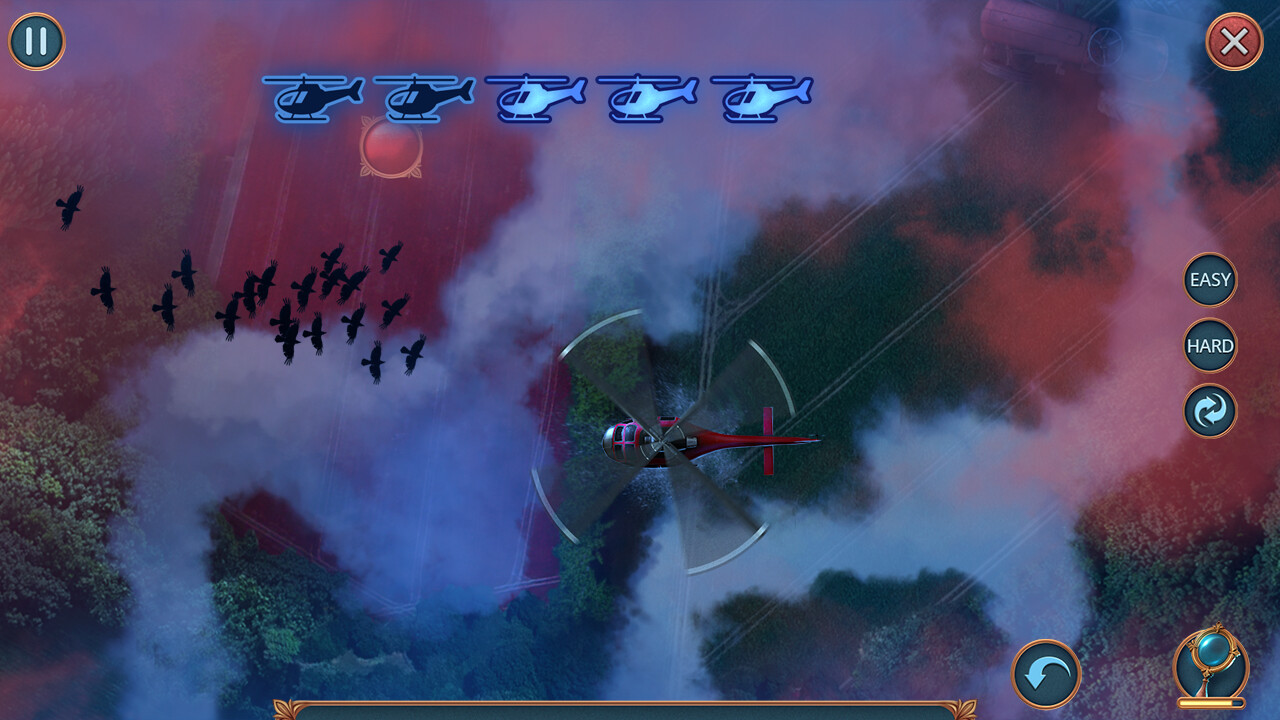Close the helicopter minigame

[1234, 42]
